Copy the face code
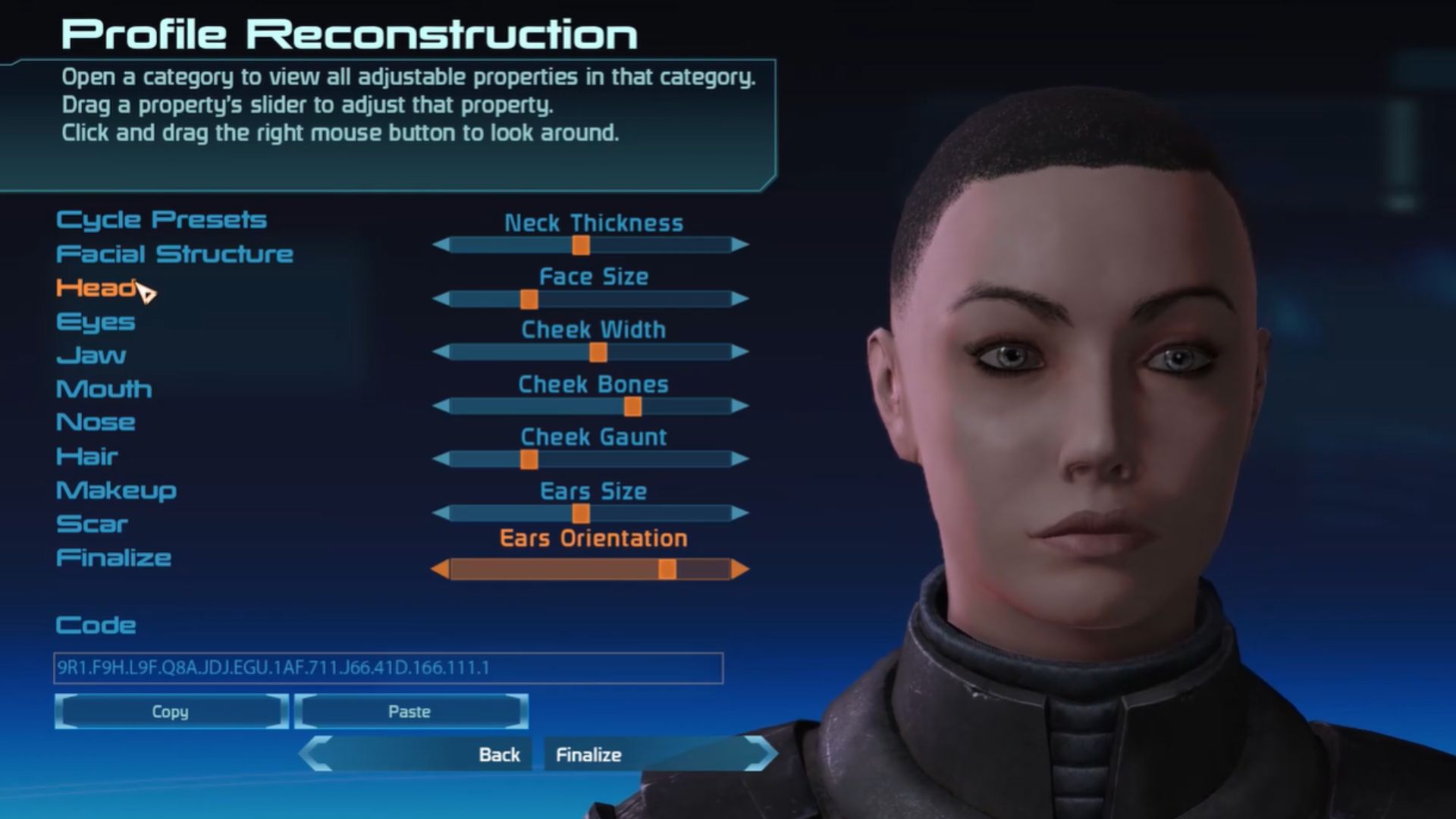The height and width of the screenshot is (819, 1456). point(171,712)
